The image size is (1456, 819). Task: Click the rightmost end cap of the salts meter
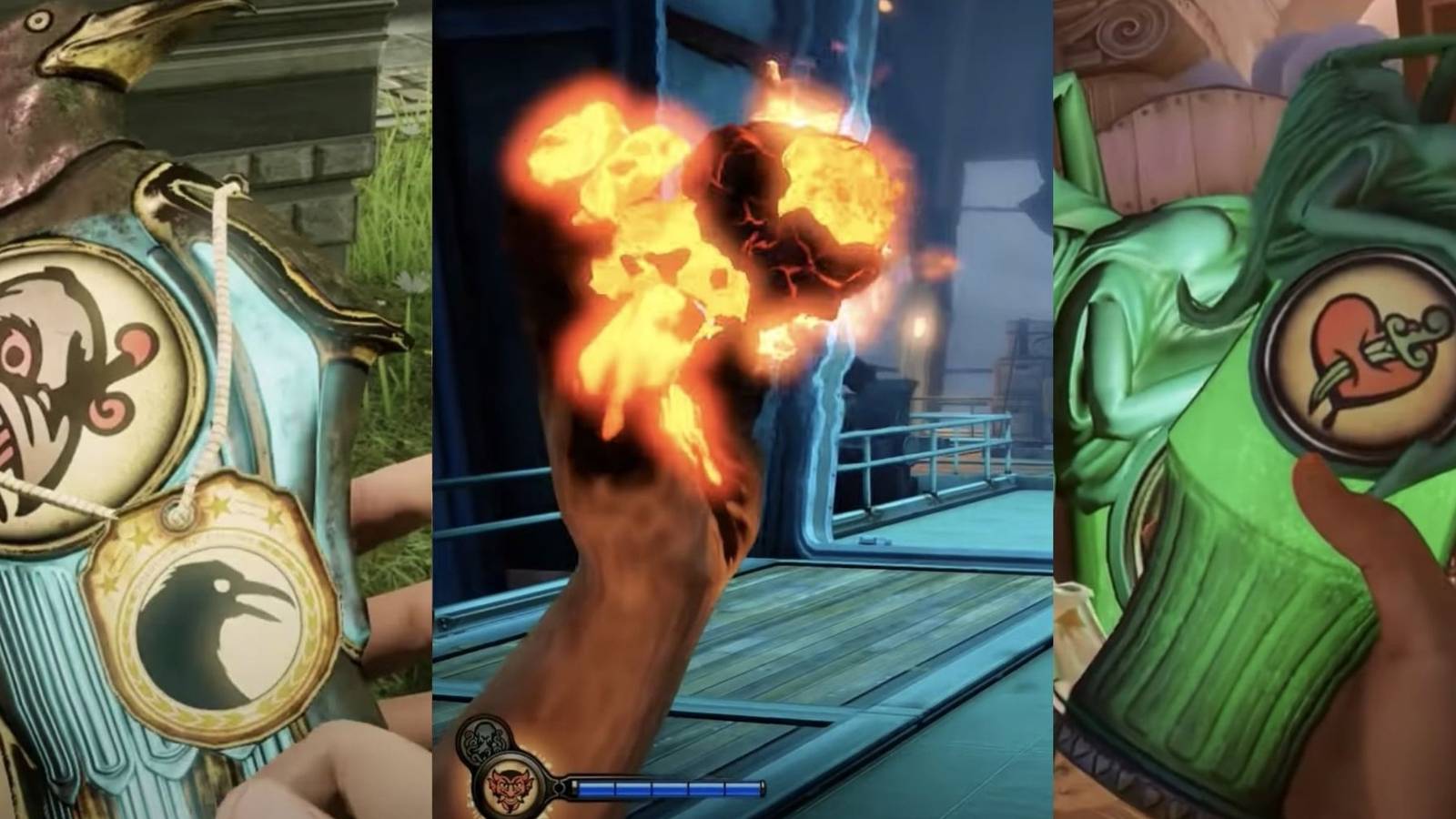pos(763,788)
